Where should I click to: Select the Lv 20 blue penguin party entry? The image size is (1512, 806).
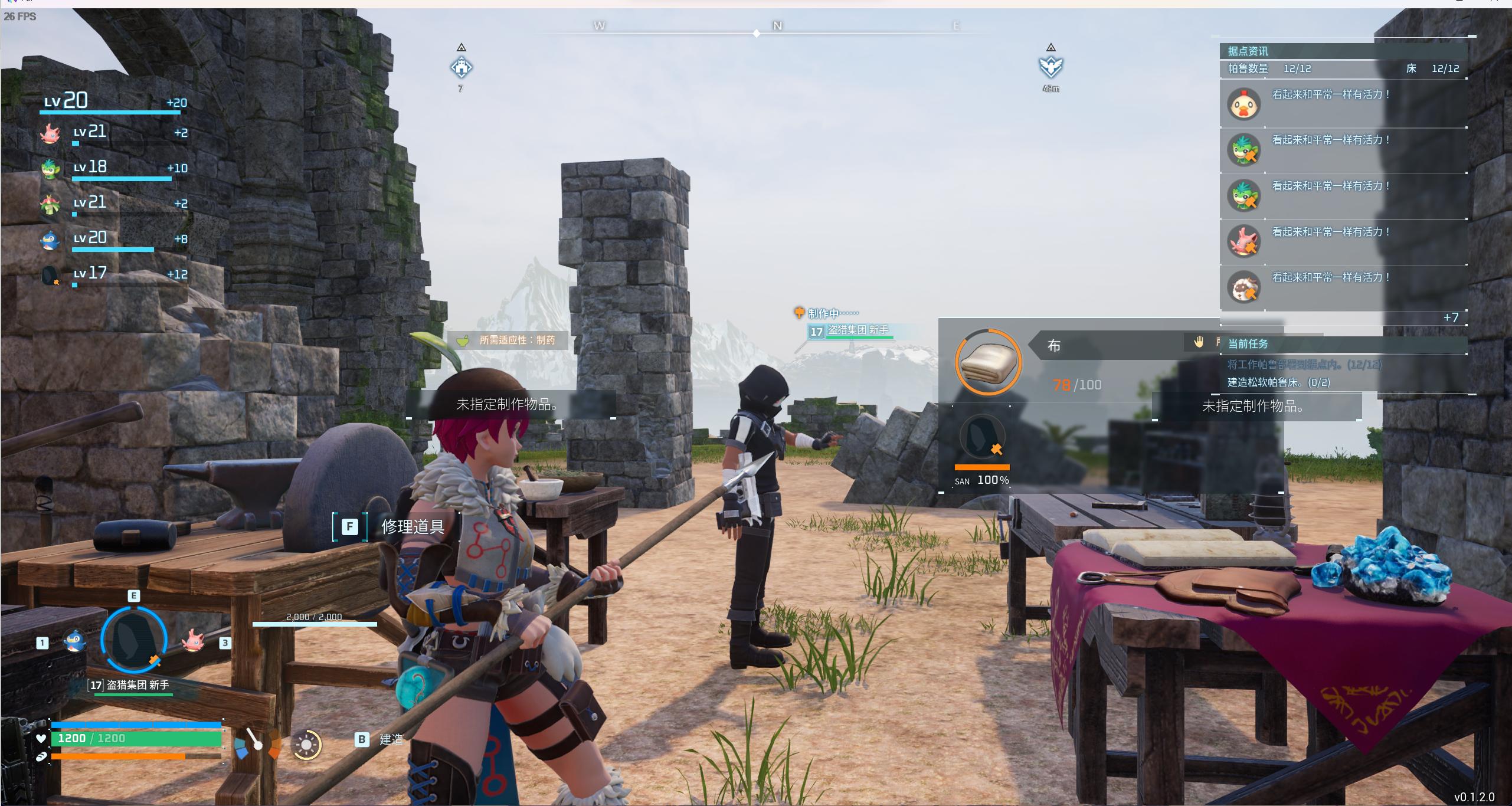pyautogui.click(x=51, y=240)
